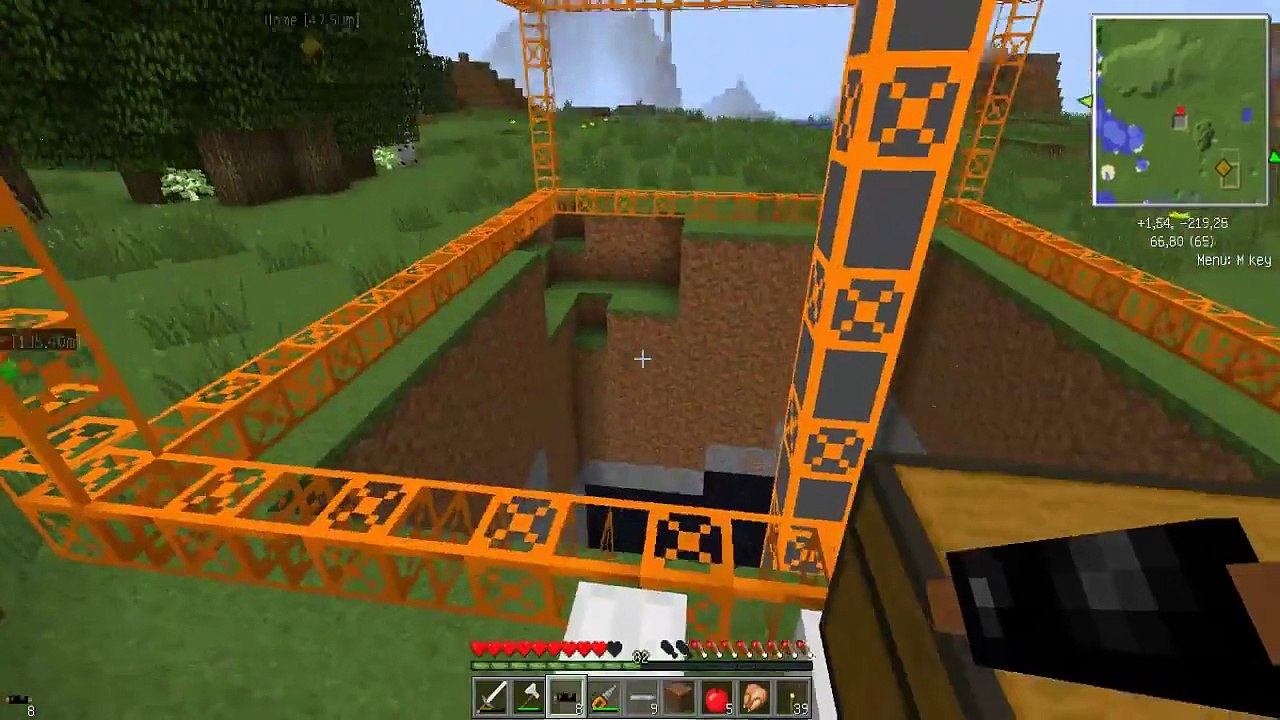Click the orange diamond waypoint on minimap
Image resolution: width=1280 pixels, height=720 pixels.
tap(1223, 170)
